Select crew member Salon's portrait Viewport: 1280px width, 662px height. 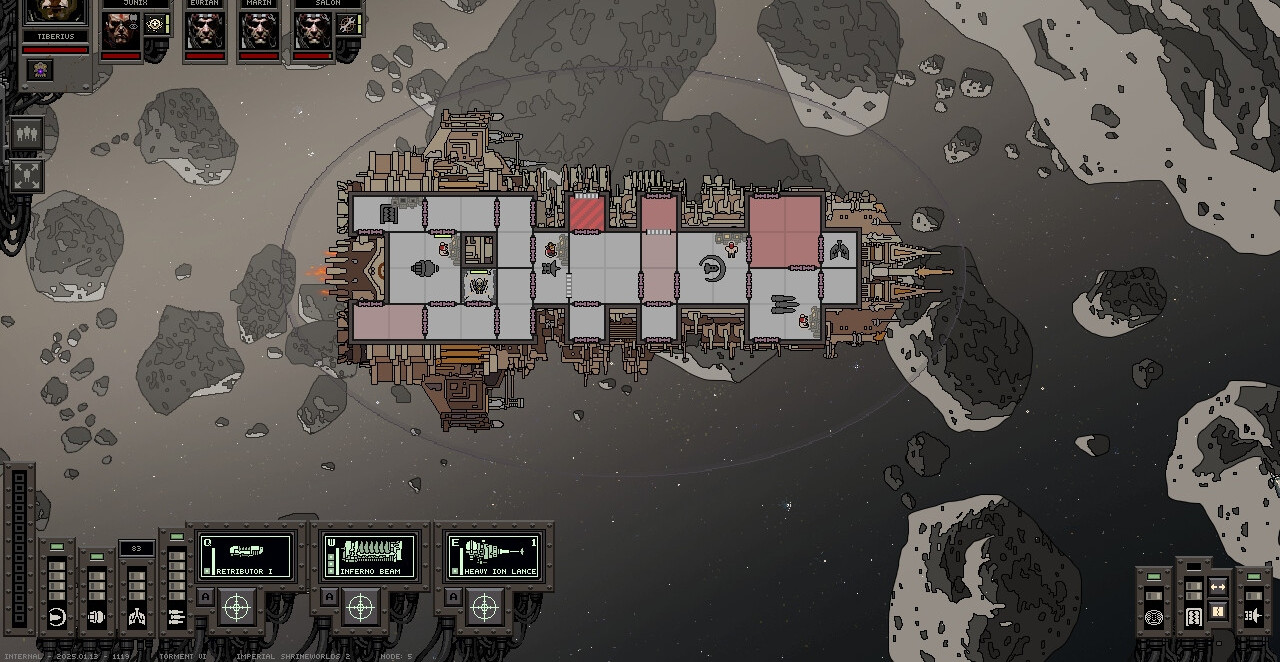313,31
